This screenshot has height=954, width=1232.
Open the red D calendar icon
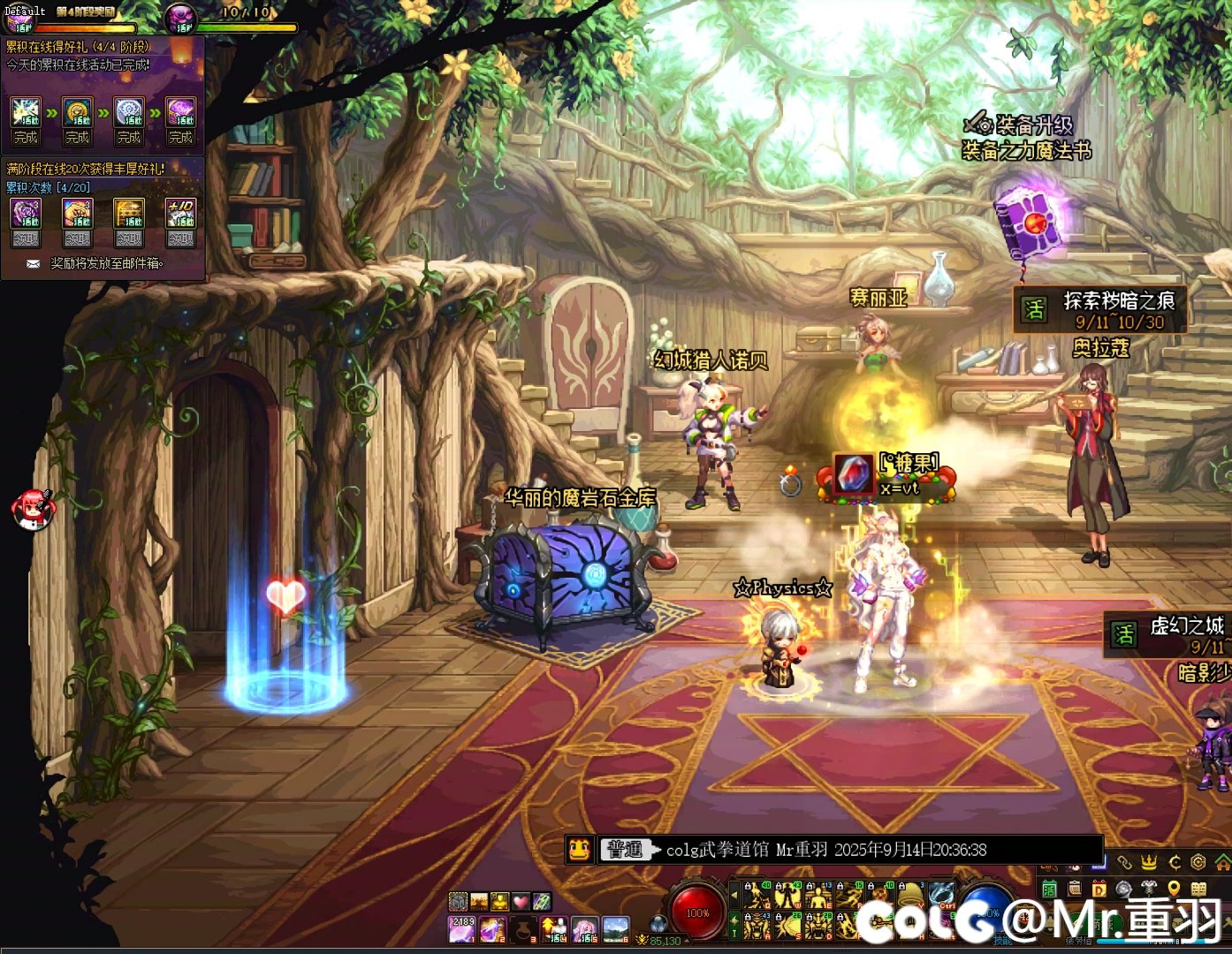pyautogui.click(x=1099, y=889)
